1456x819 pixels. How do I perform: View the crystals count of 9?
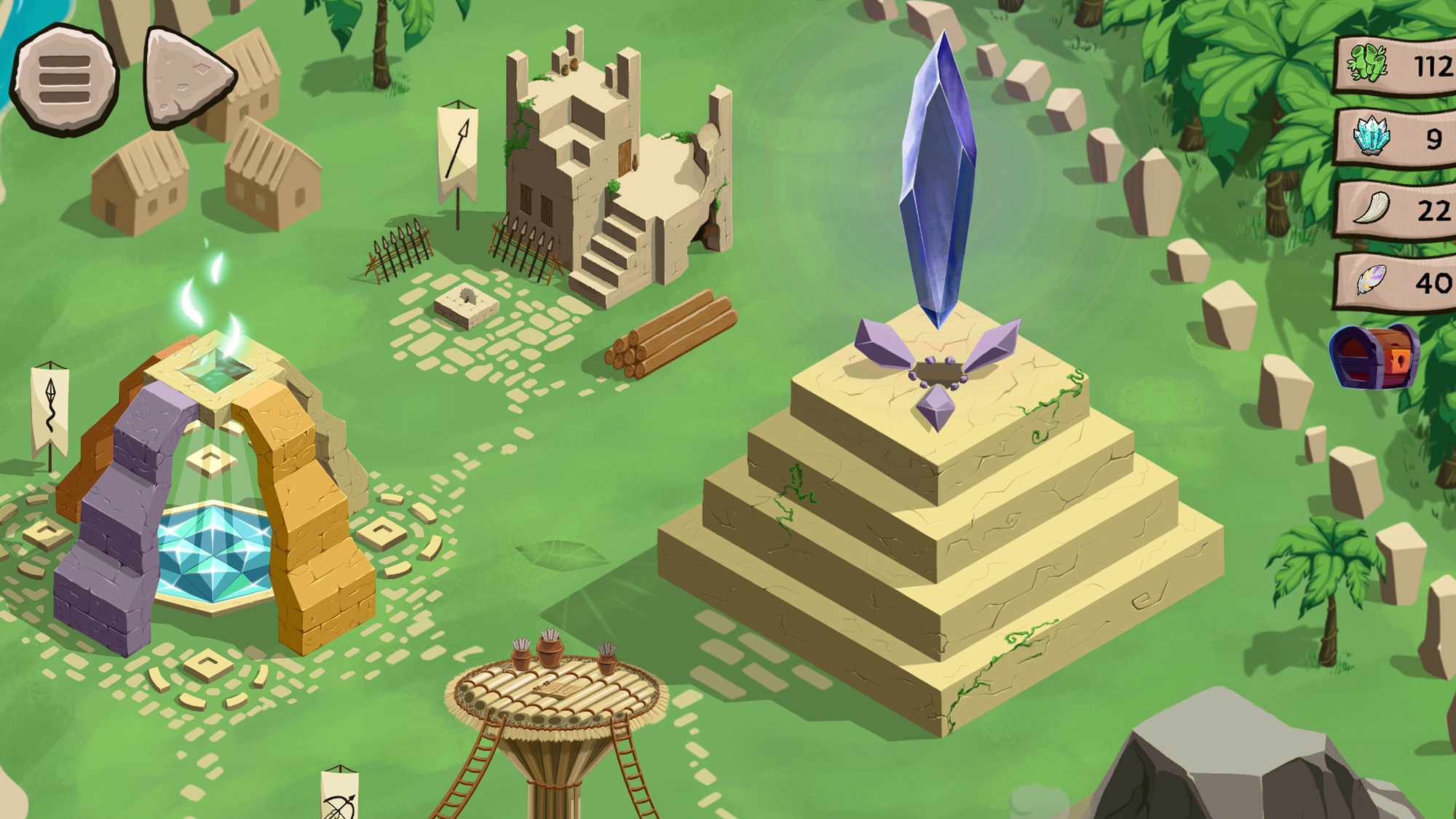(x=1433, y=138)
